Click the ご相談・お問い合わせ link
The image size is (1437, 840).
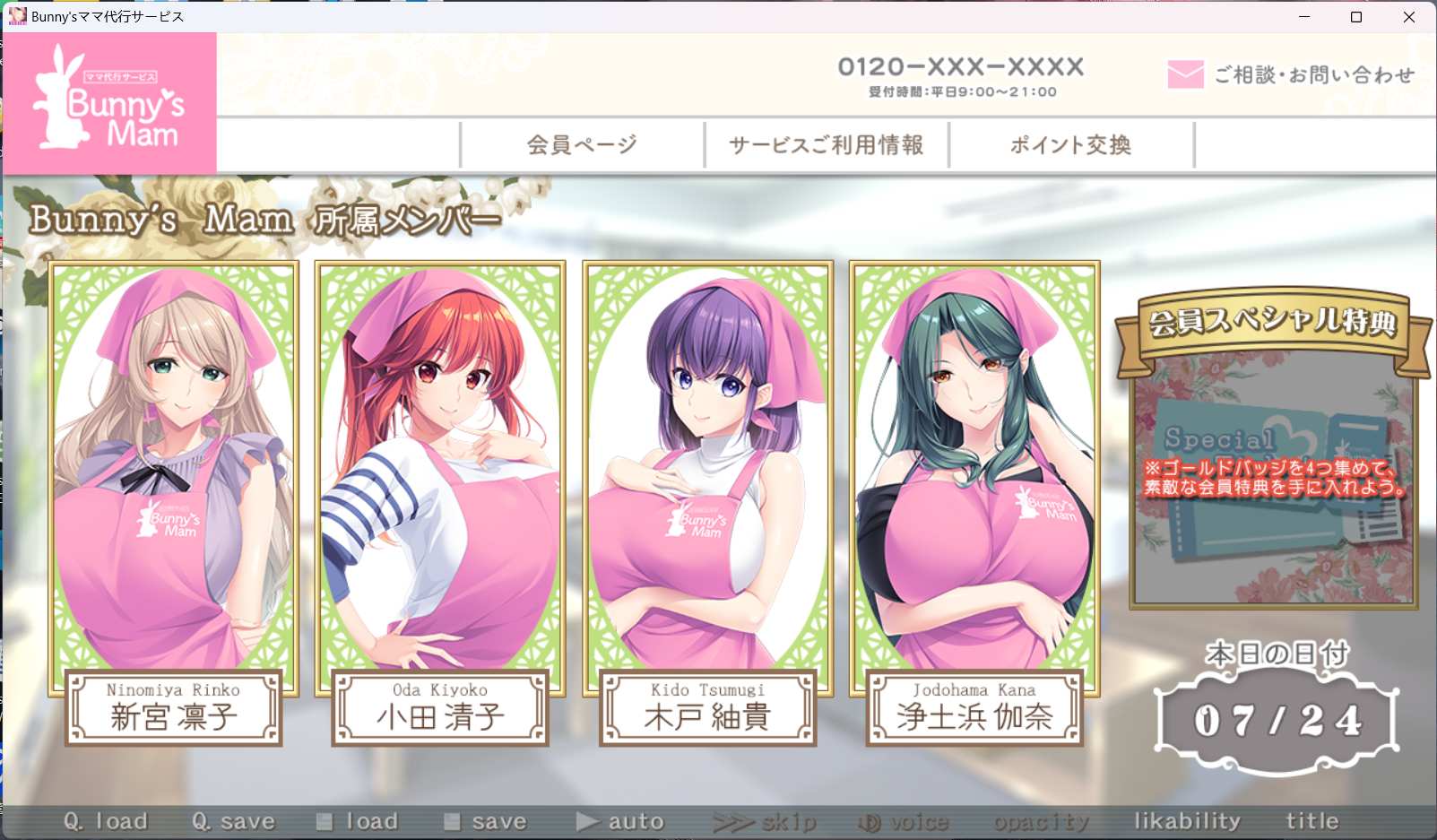pyautogui.click(x=1313, y=76)
